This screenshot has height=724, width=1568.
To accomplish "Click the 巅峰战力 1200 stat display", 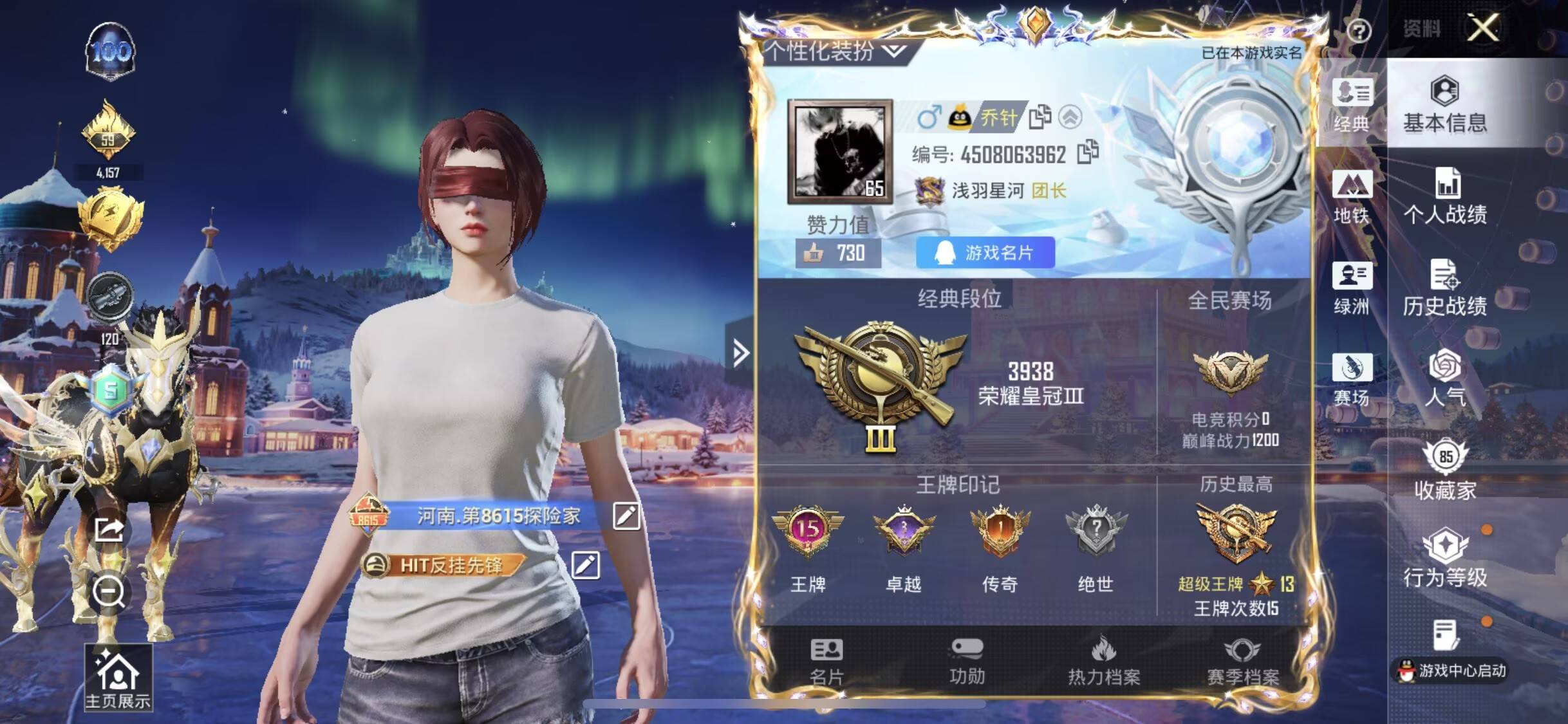I will pos(1229,440).
